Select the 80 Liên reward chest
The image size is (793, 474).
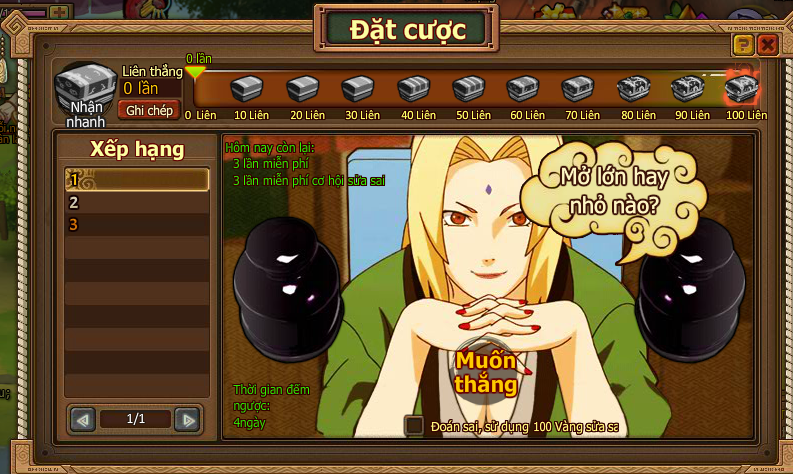coord(634,90)
